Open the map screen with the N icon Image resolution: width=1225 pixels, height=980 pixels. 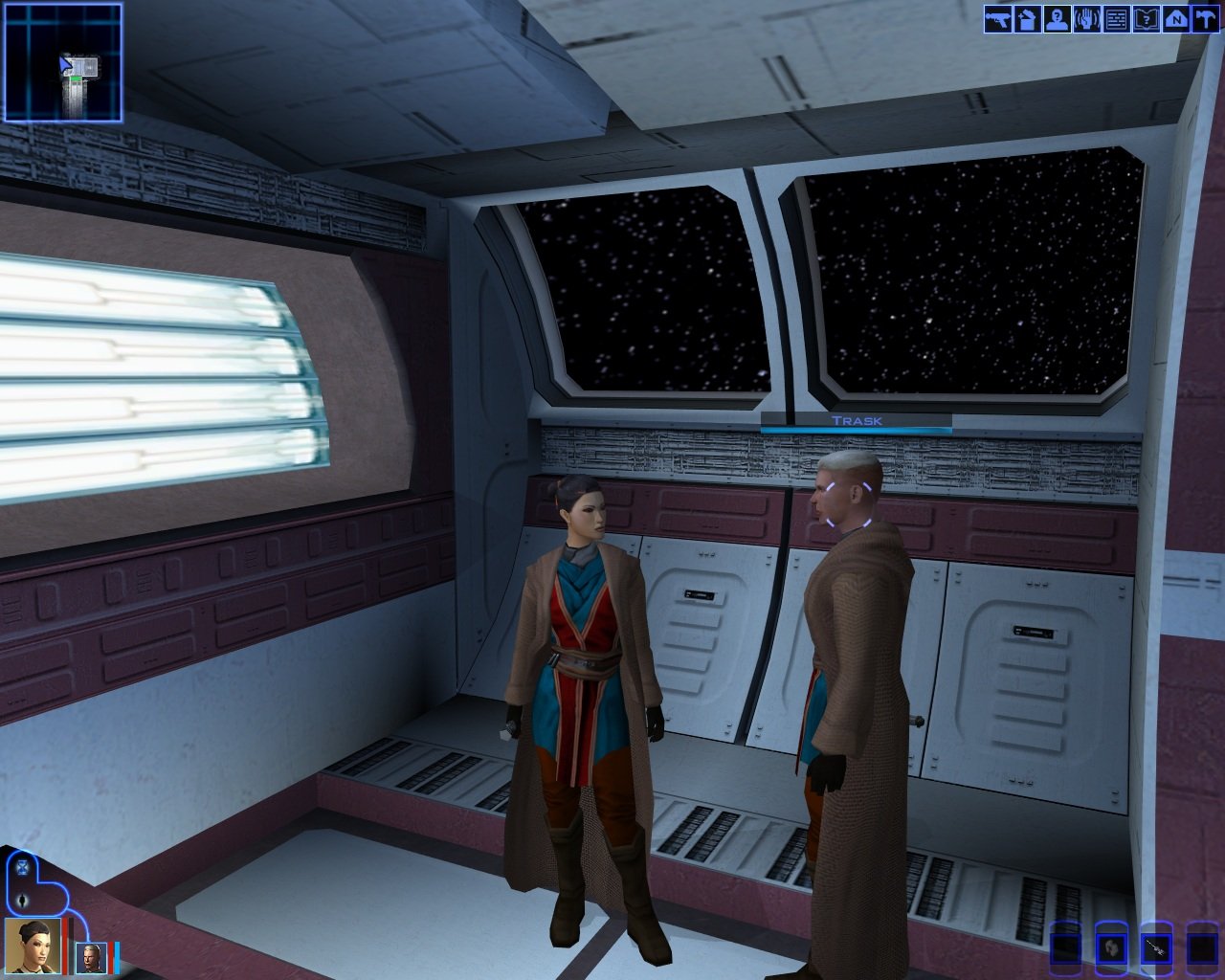click(1175, 19)
